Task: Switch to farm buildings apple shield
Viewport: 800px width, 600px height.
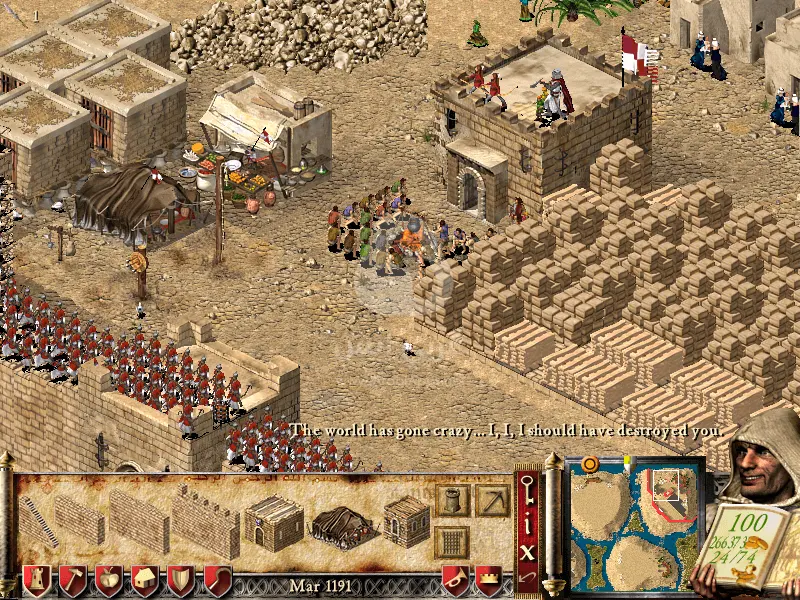Action: (109, 581)
